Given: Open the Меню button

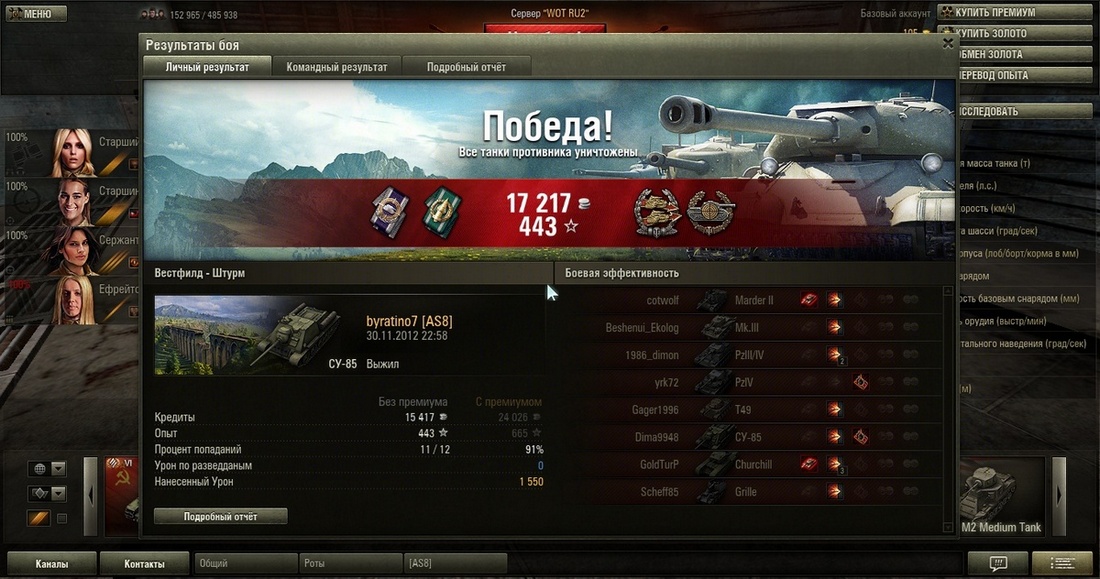Looking at the screenshot, I should coord(36,14).
